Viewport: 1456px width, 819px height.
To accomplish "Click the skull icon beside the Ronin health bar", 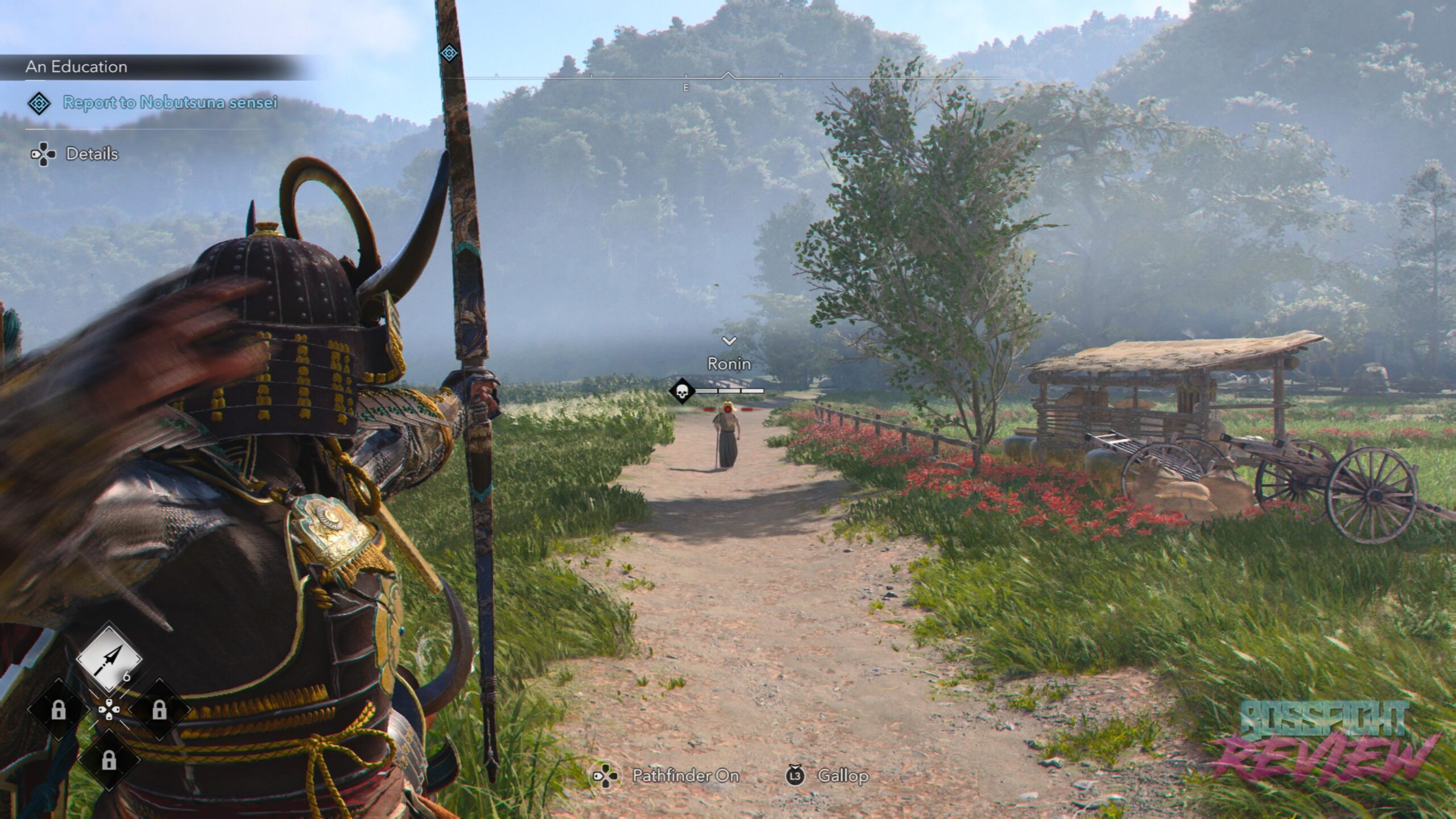I will pos(682,391).
